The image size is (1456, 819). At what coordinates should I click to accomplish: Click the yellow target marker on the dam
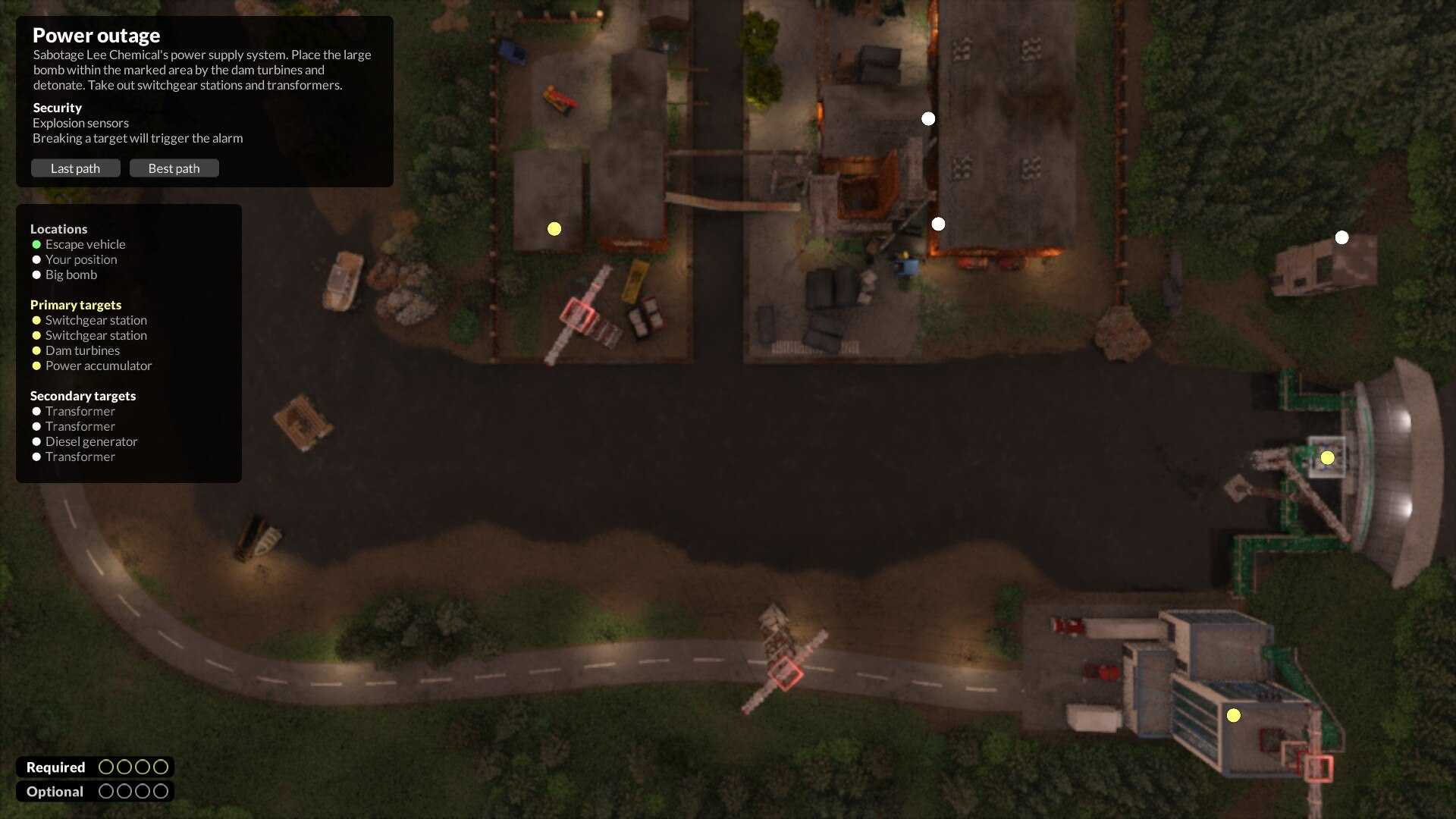[x=1327, y=457]
